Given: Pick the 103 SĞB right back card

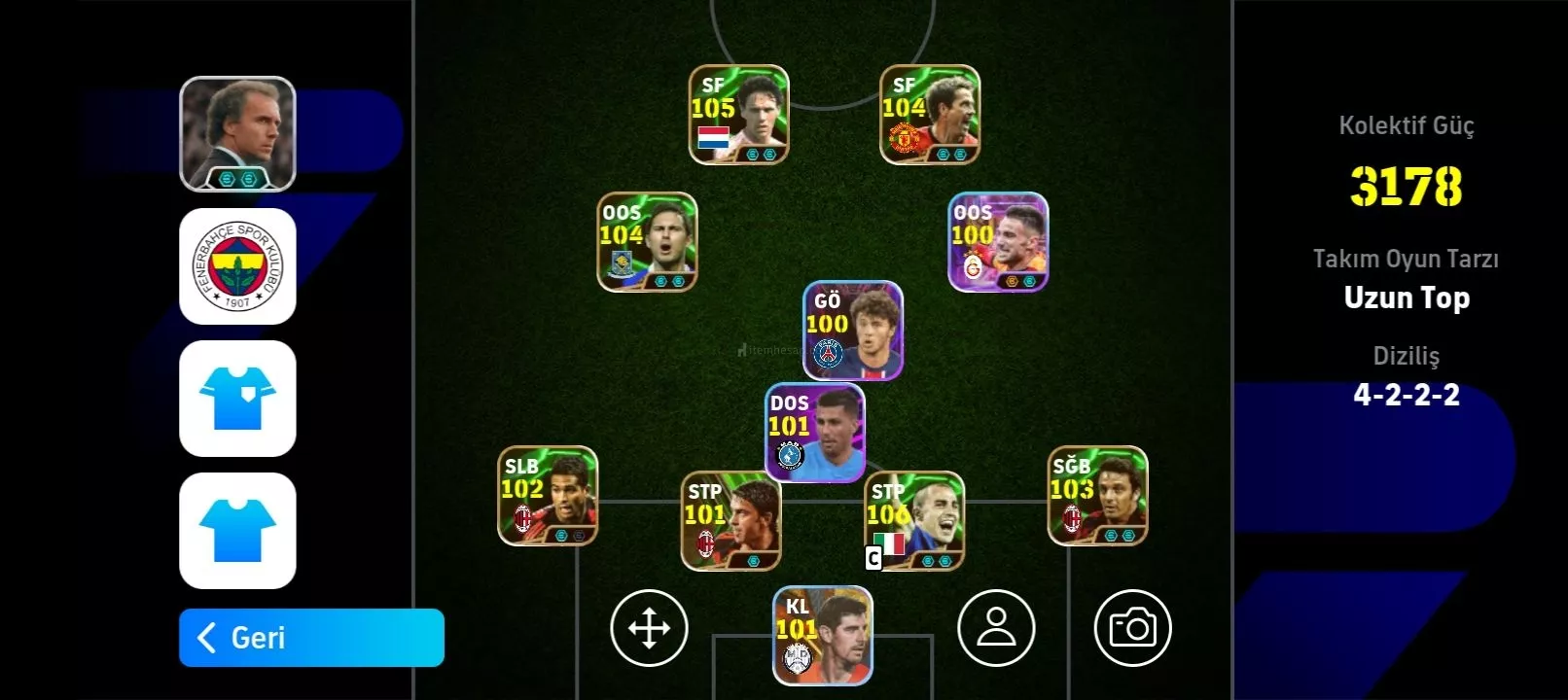Looking at the screenshot, I should (x=1097, y=496).
